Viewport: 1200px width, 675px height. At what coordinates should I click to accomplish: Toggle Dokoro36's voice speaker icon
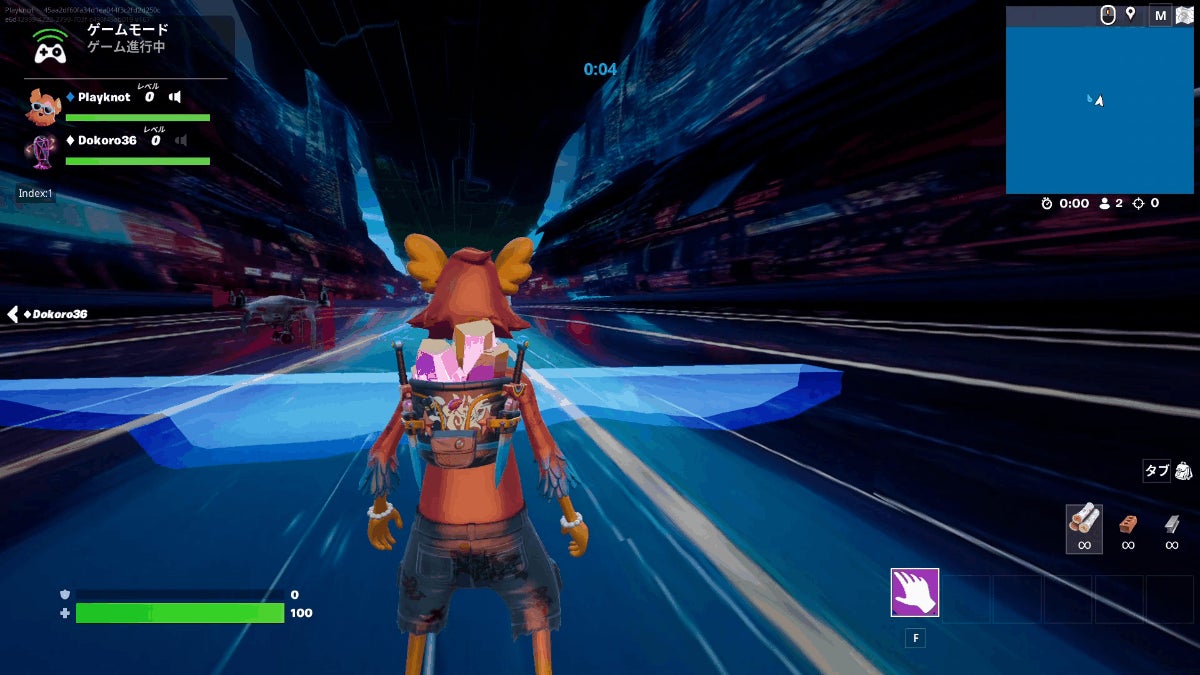(181, 140)
